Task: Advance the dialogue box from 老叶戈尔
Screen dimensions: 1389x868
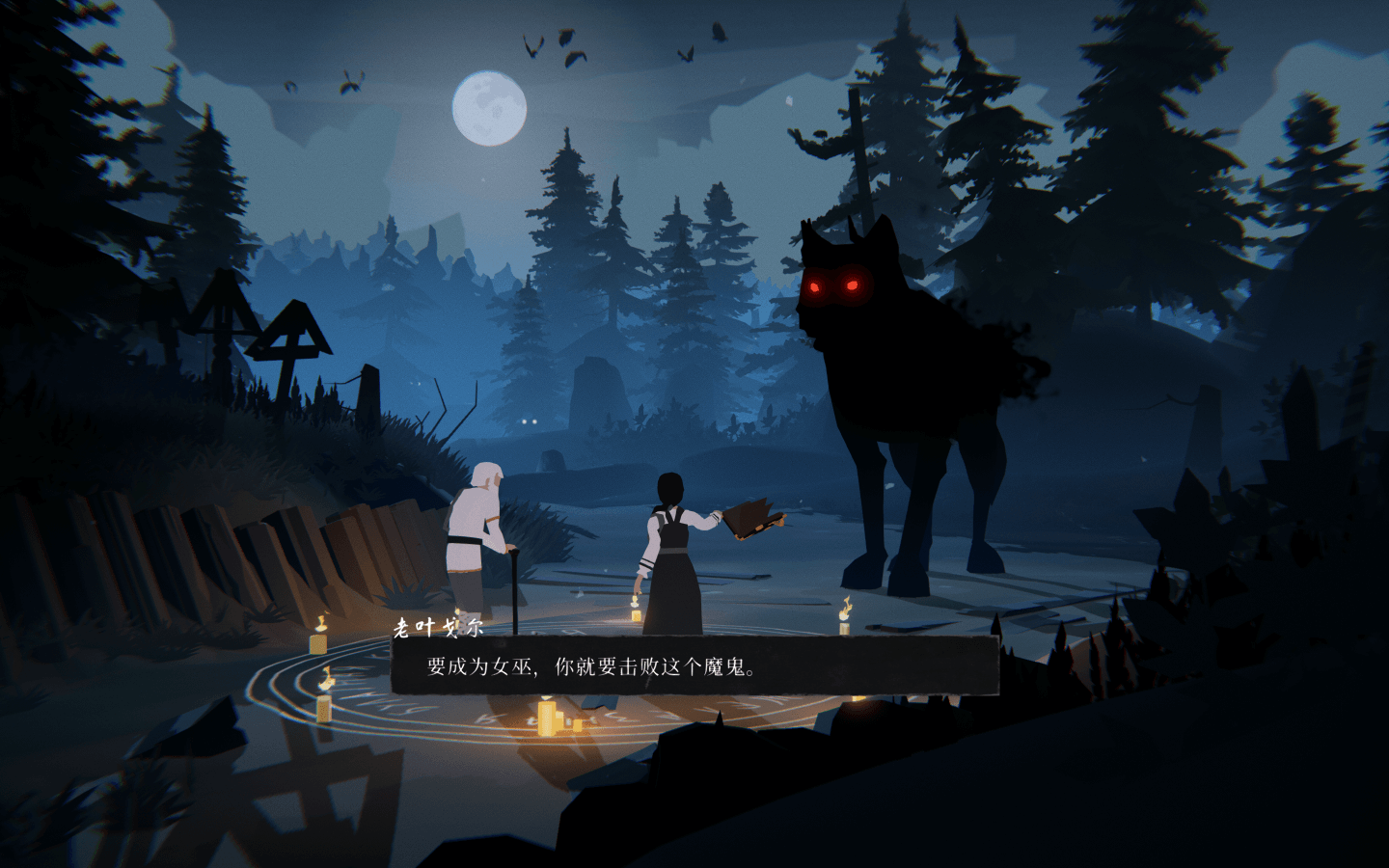Action: [x=694, y=665]
